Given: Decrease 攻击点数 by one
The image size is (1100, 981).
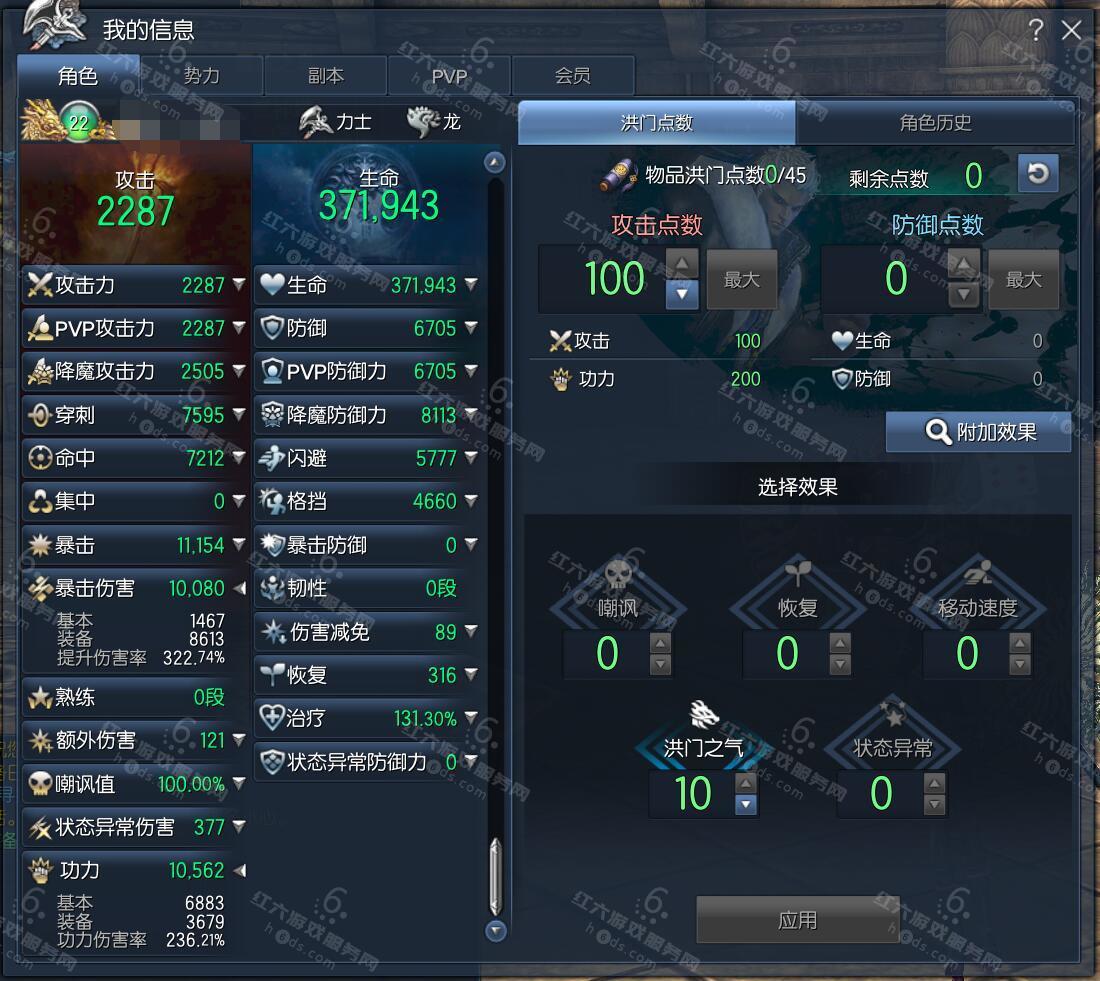Looking at the screenshot, I should [x=682, y=294].
